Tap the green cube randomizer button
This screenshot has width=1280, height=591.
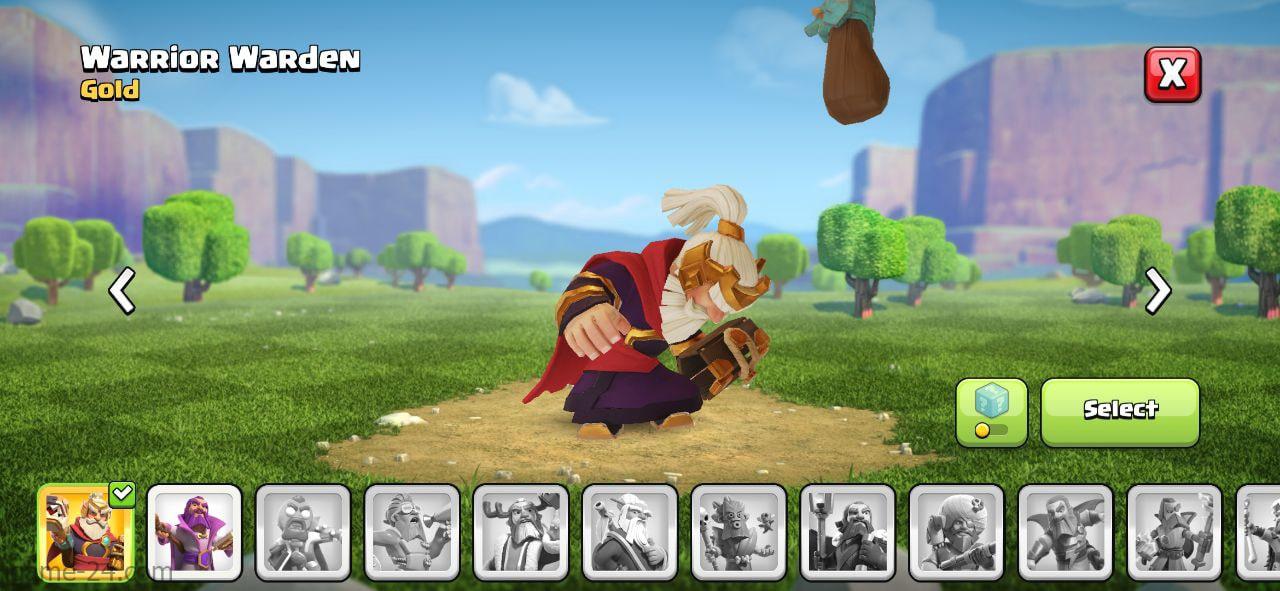[991, 411]
